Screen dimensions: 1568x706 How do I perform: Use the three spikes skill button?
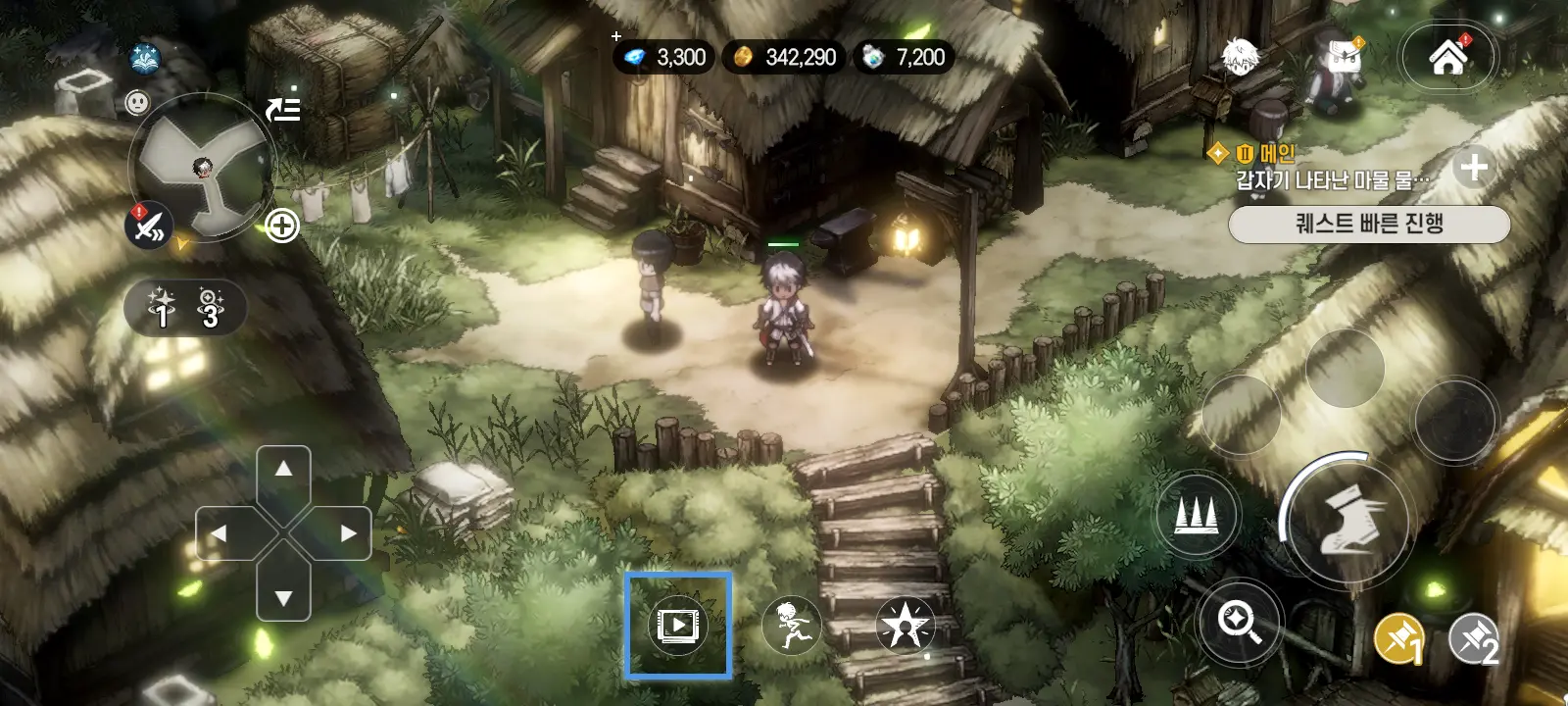[x=1197, y=513]
